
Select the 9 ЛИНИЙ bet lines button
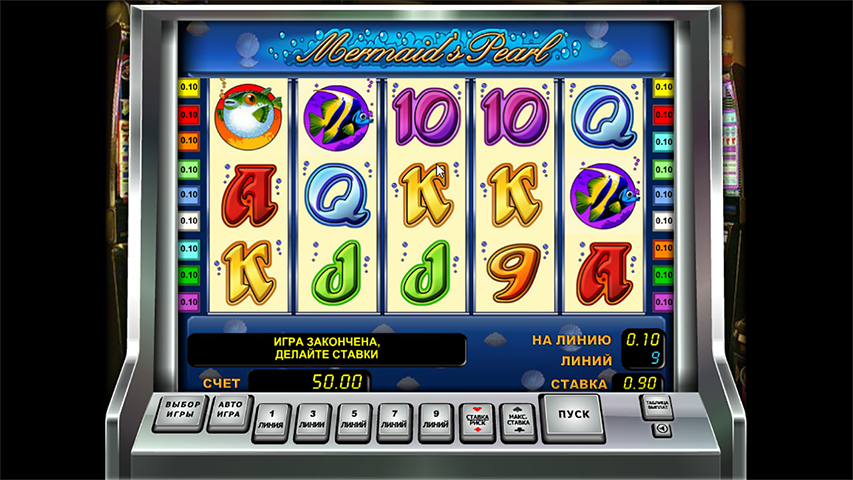click(x=434, y=419)
